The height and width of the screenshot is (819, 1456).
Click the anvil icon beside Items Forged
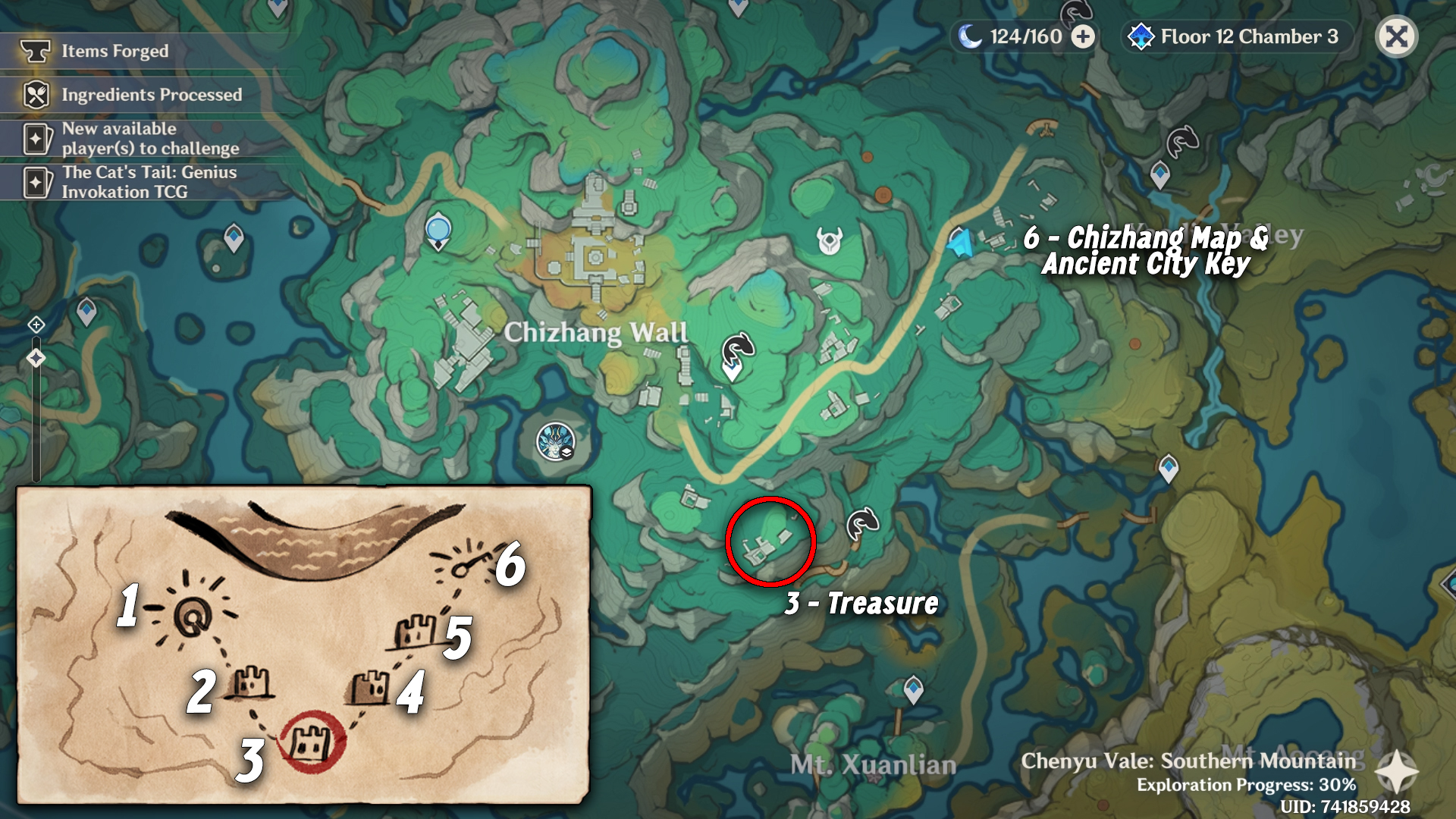(36, 52)
